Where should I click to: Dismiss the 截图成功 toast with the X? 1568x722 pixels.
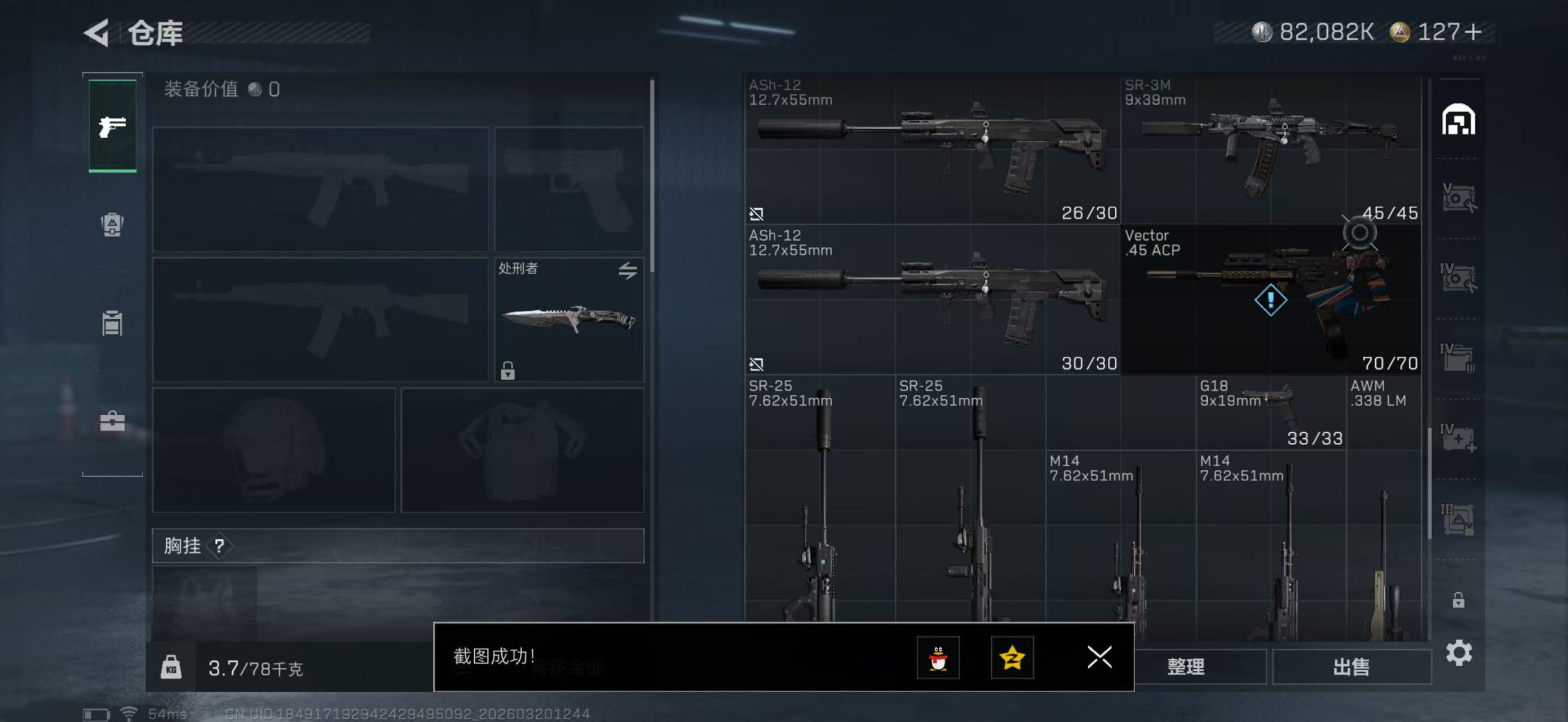(1099, 658)
